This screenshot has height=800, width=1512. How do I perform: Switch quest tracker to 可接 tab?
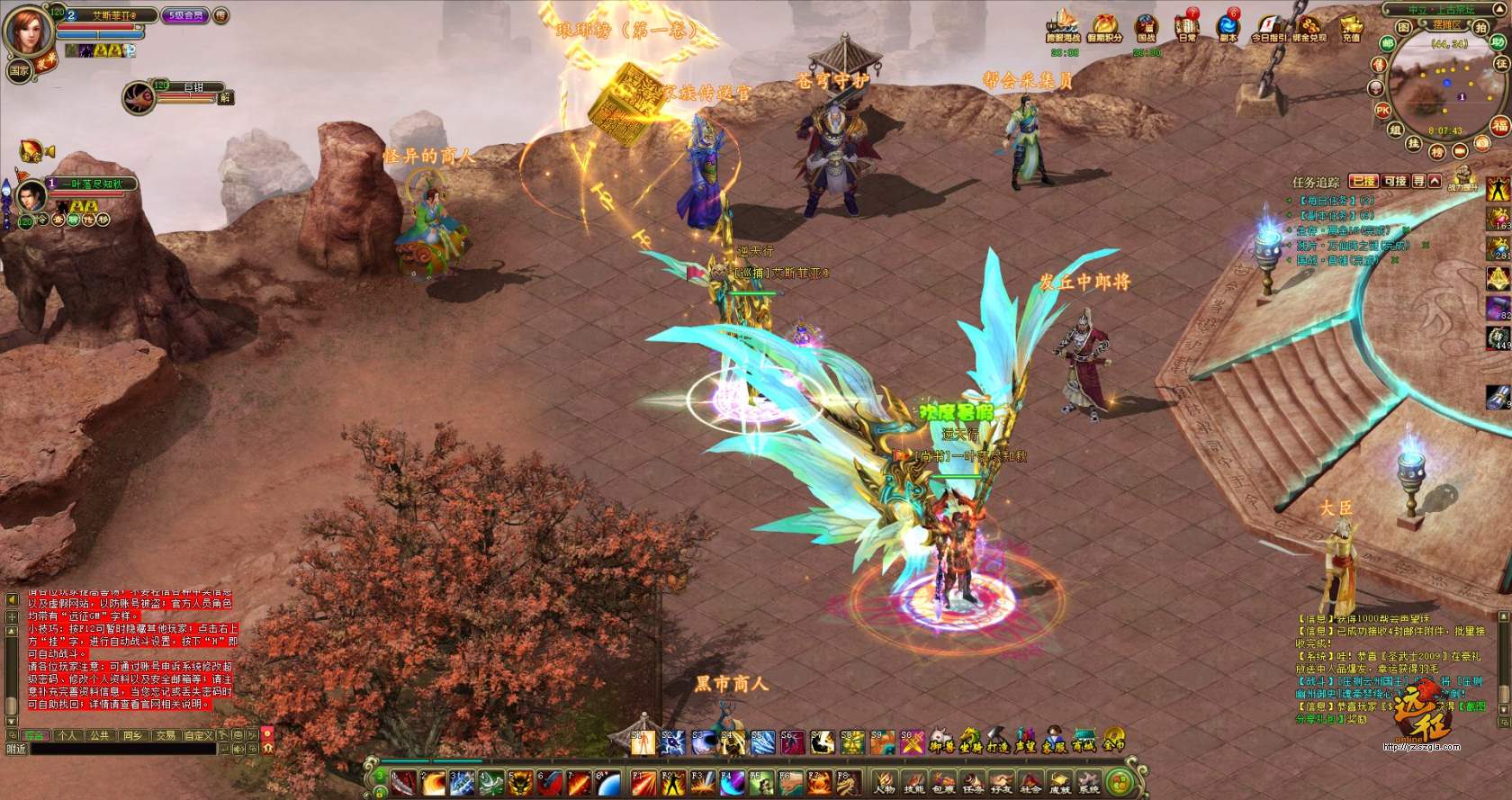(x=1395, y=181)
